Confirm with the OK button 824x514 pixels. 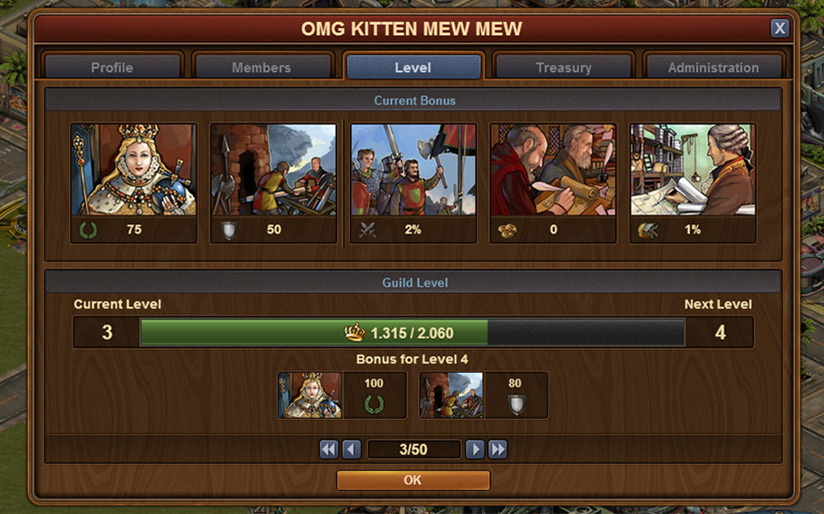click(x=413, y=480)
